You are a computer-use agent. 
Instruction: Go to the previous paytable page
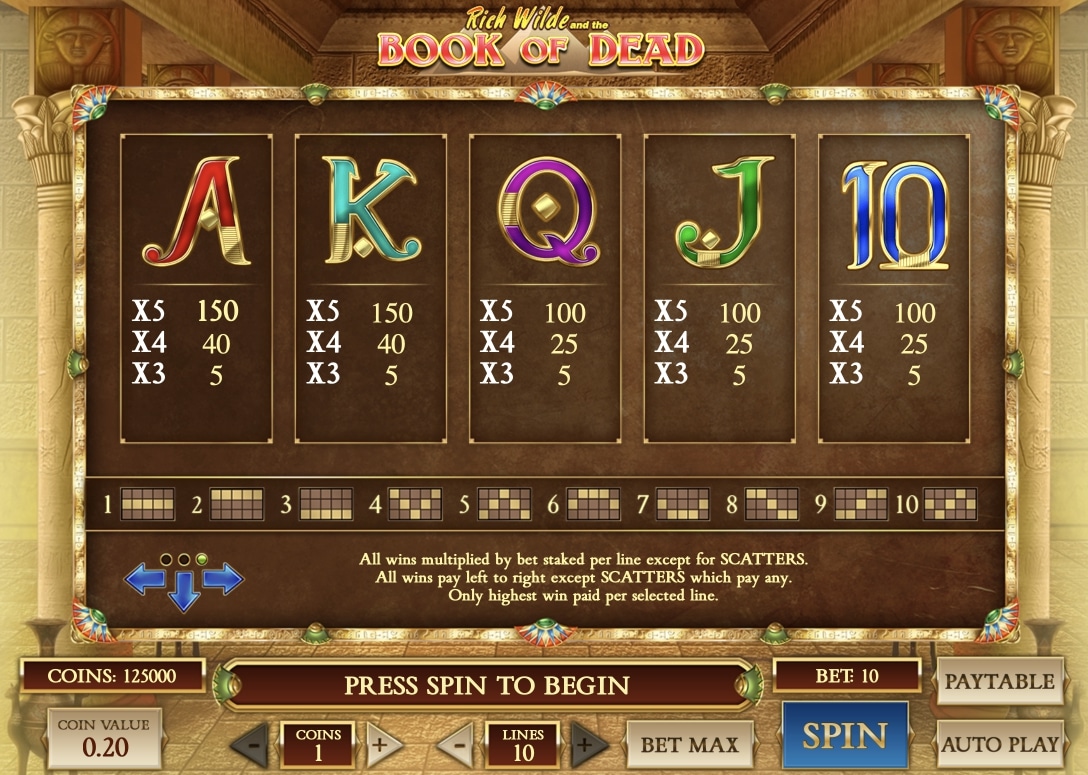[141, 578]
